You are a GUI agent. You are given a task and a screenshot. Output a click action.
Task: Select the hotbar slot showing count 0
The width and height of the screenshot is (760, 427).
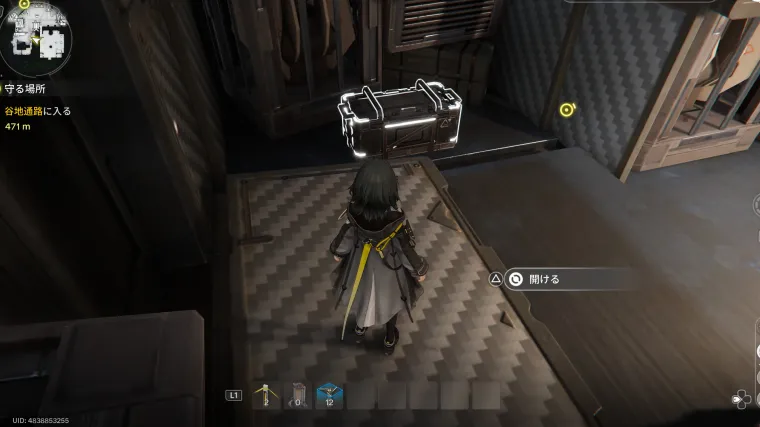[296, 394]
